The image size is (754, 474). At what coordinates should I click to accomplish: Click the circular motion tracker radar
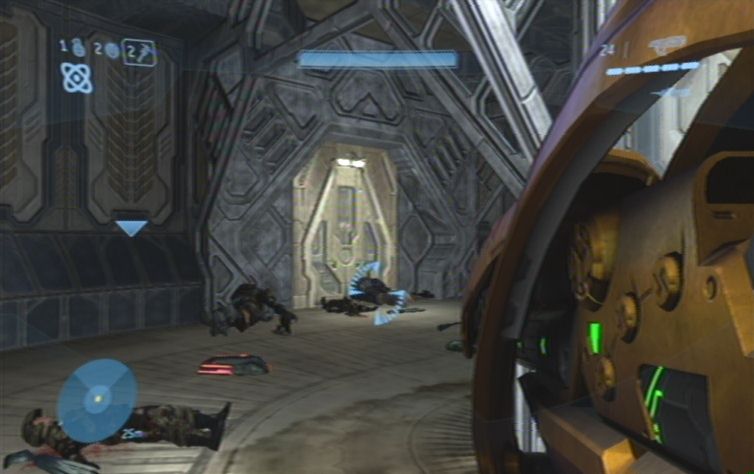click(x=97, y=400)
